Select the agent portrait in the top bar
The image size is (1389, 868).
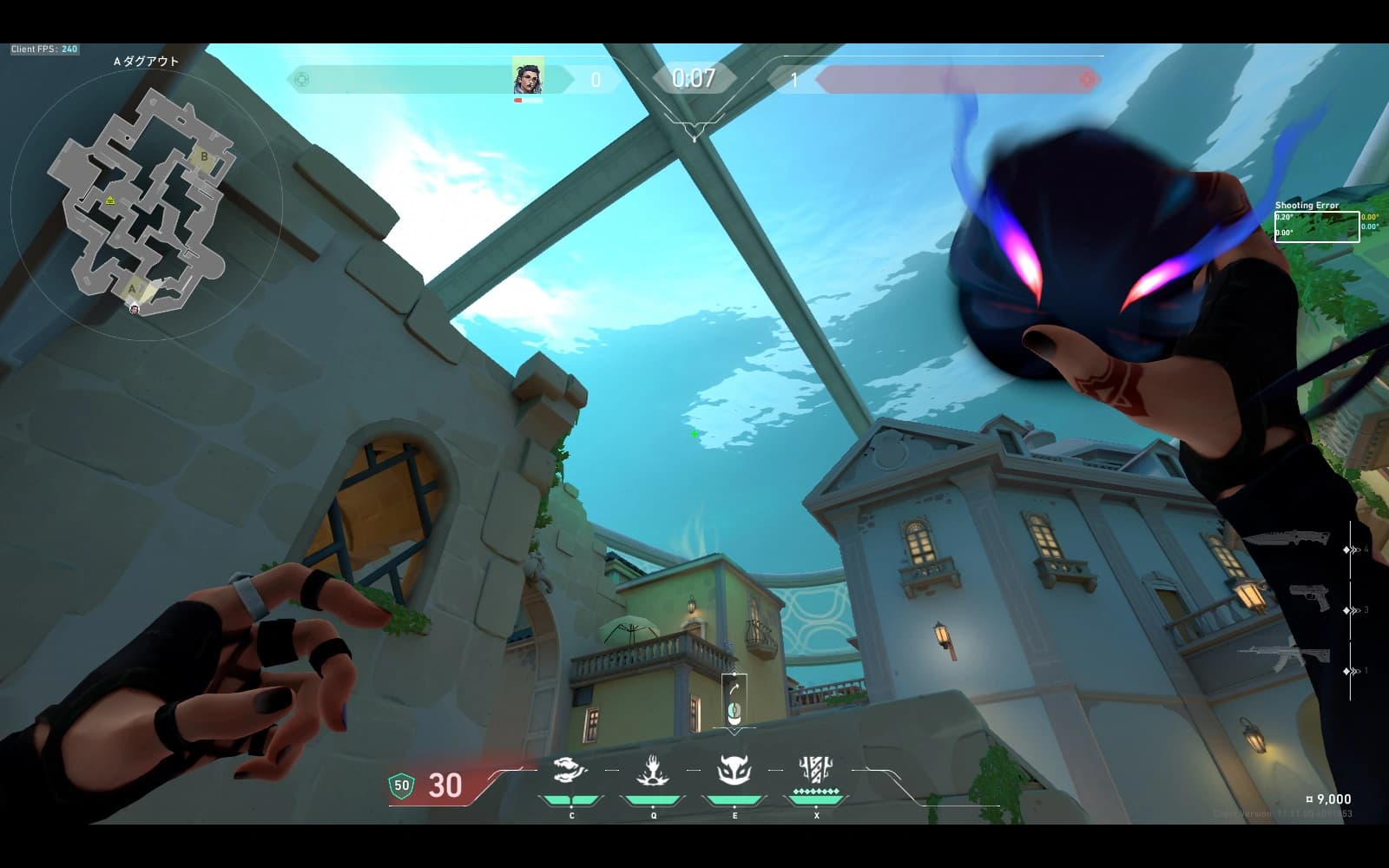click(x=527, y=78)
